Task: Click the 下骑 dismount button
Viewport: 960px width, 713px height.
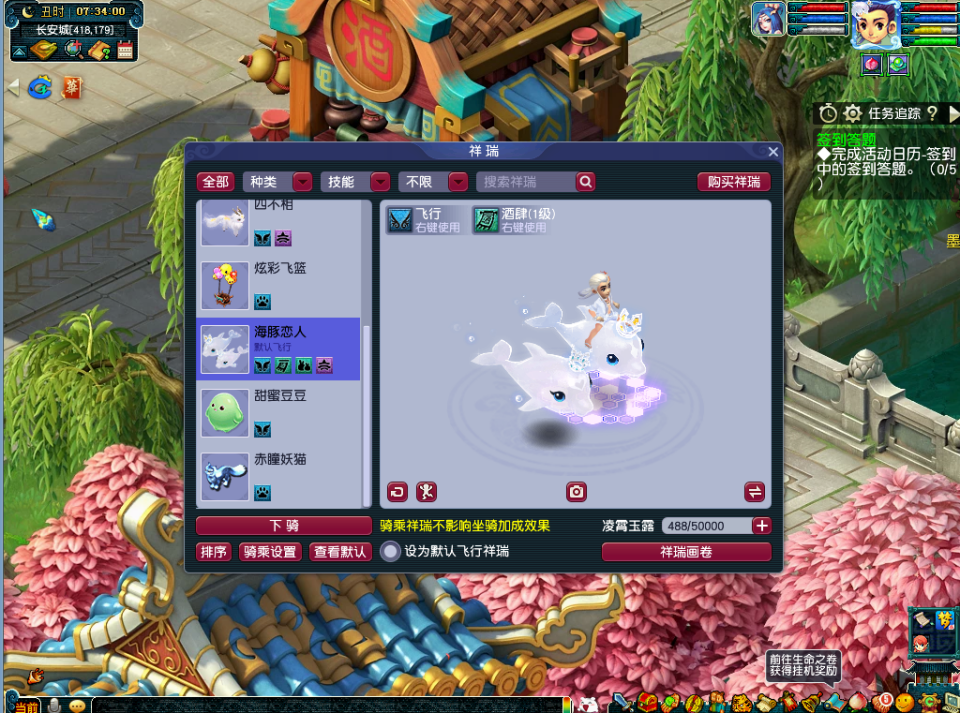Action: click(x=284, y=526)
